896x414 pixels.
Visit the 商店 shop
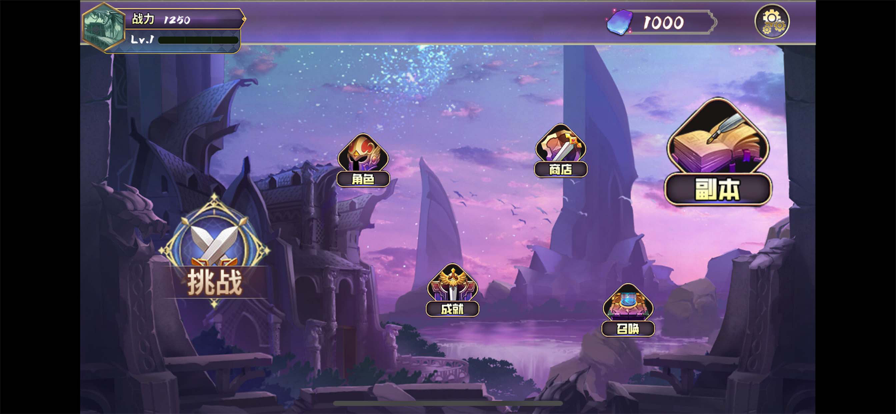pos(561,151)
